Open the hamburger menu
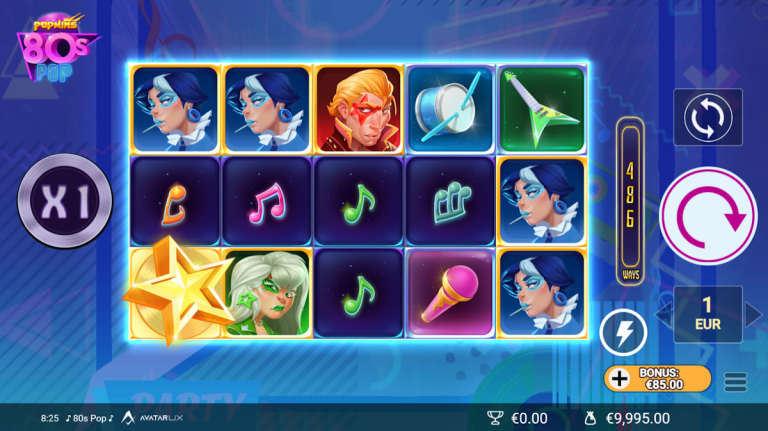 pos(736,381)
